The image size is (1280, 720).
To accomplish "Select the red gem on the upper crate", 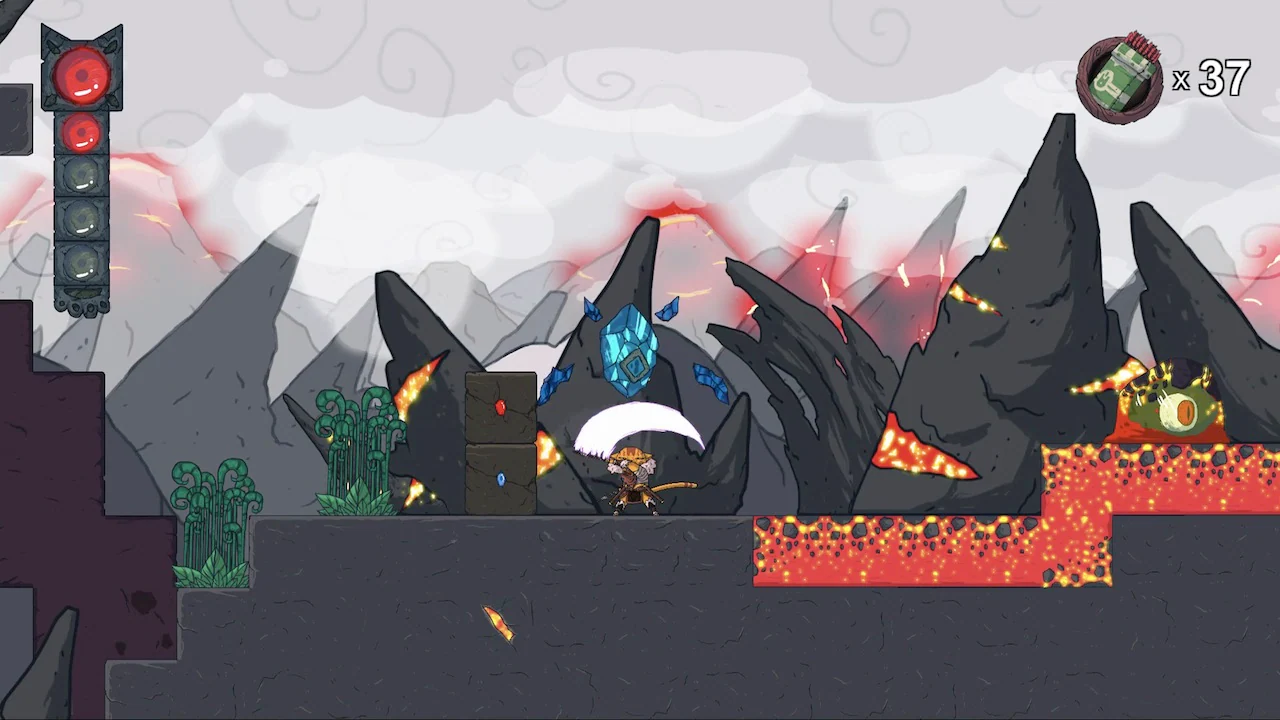I will (501, 406).
